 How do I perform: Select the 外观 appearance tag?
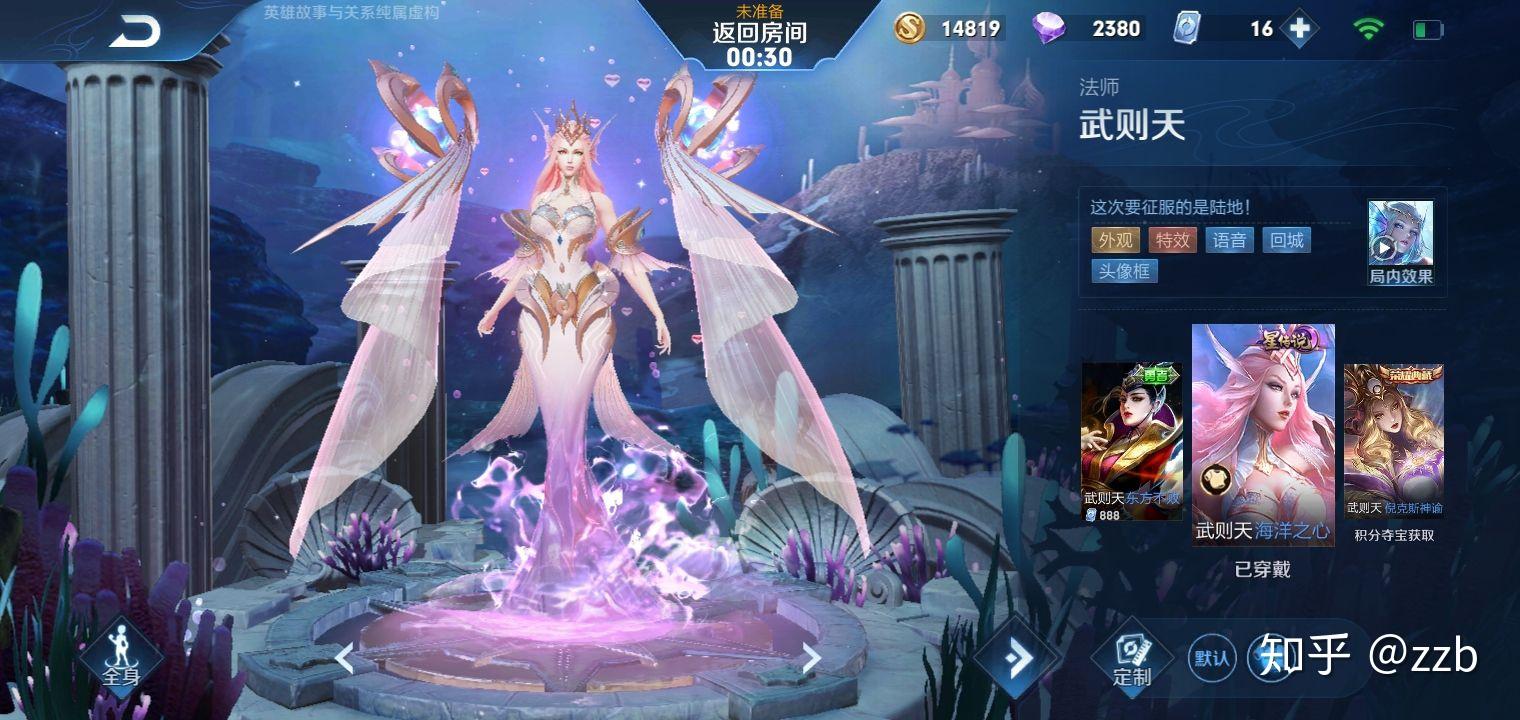(x=1116, y=240)
